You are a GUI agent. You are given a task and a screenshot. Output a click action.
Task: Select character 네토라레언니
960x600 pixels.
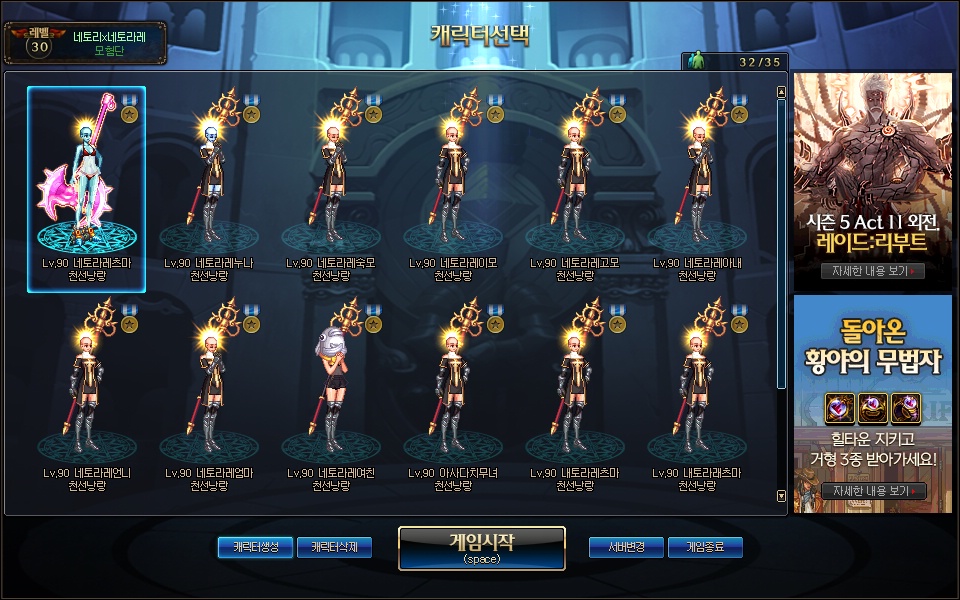87,398
